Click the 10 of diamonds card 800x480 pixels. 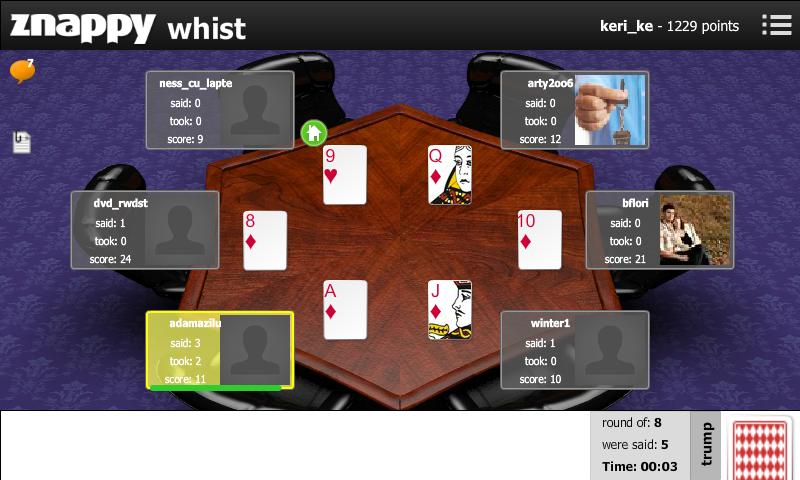(539, 240)
